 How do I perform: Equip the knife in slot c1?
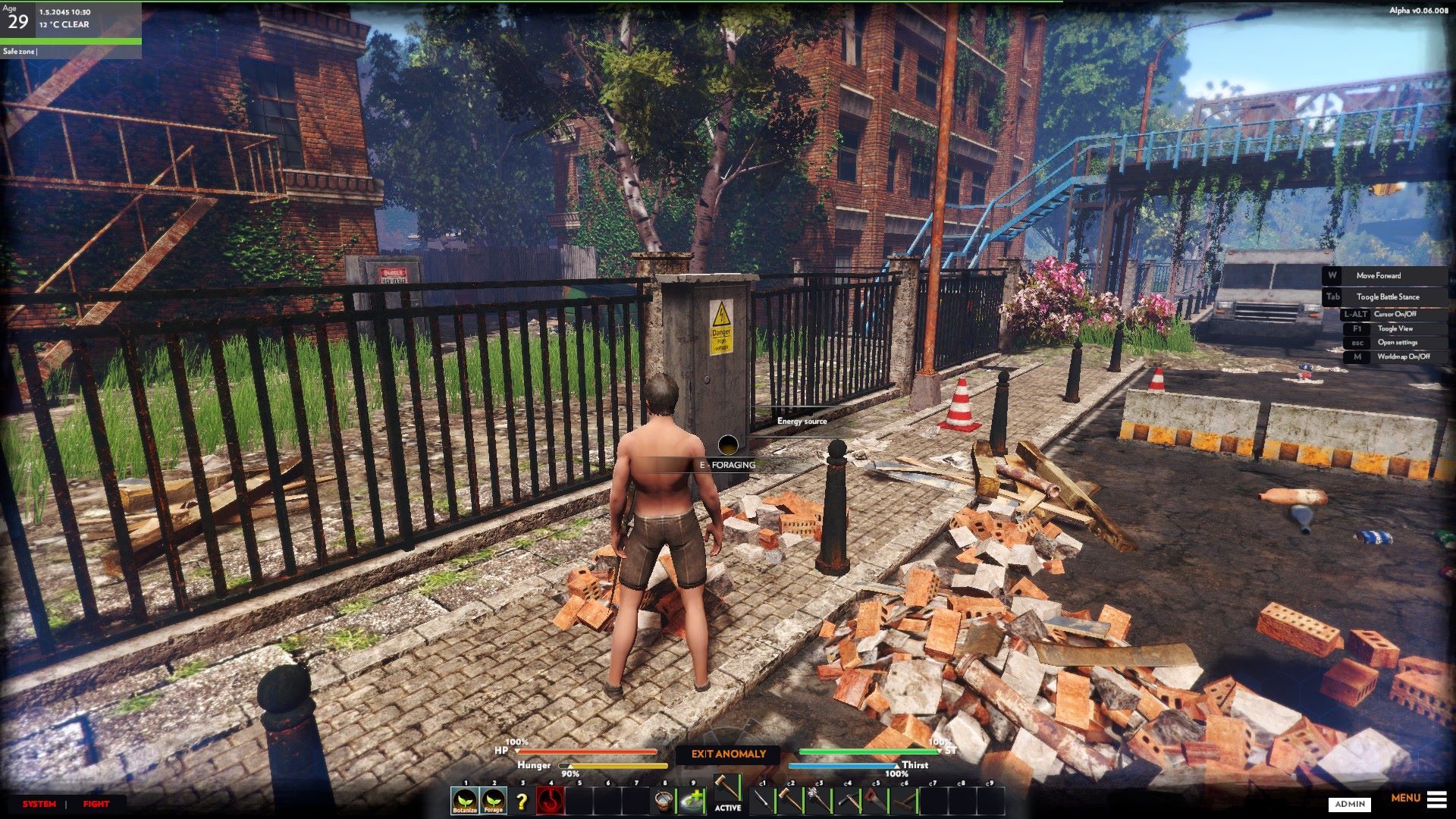point(762,800)
